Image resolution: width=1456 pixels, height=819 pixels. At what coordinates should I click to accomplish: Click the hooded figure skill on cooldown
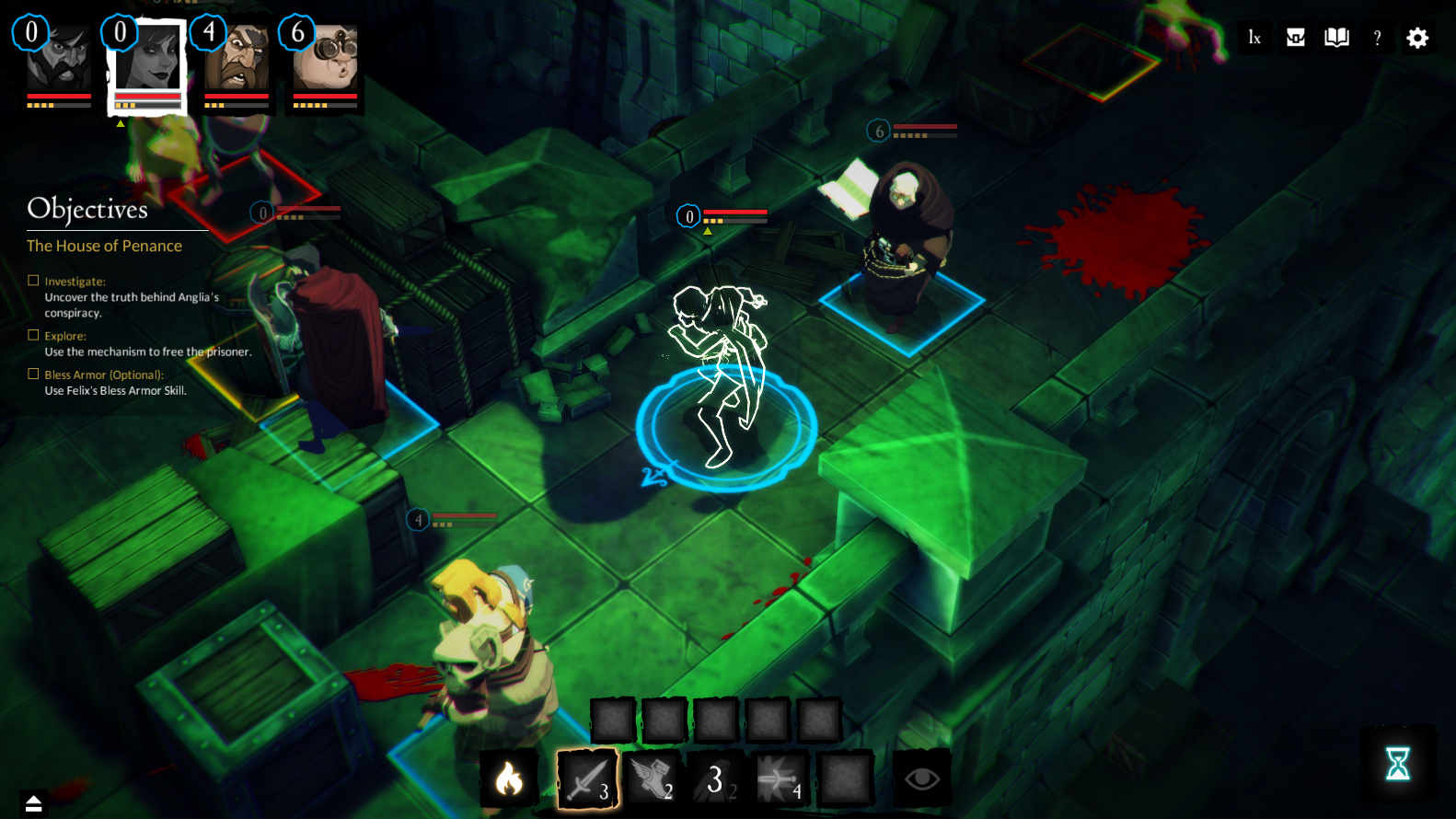(717, 779)
